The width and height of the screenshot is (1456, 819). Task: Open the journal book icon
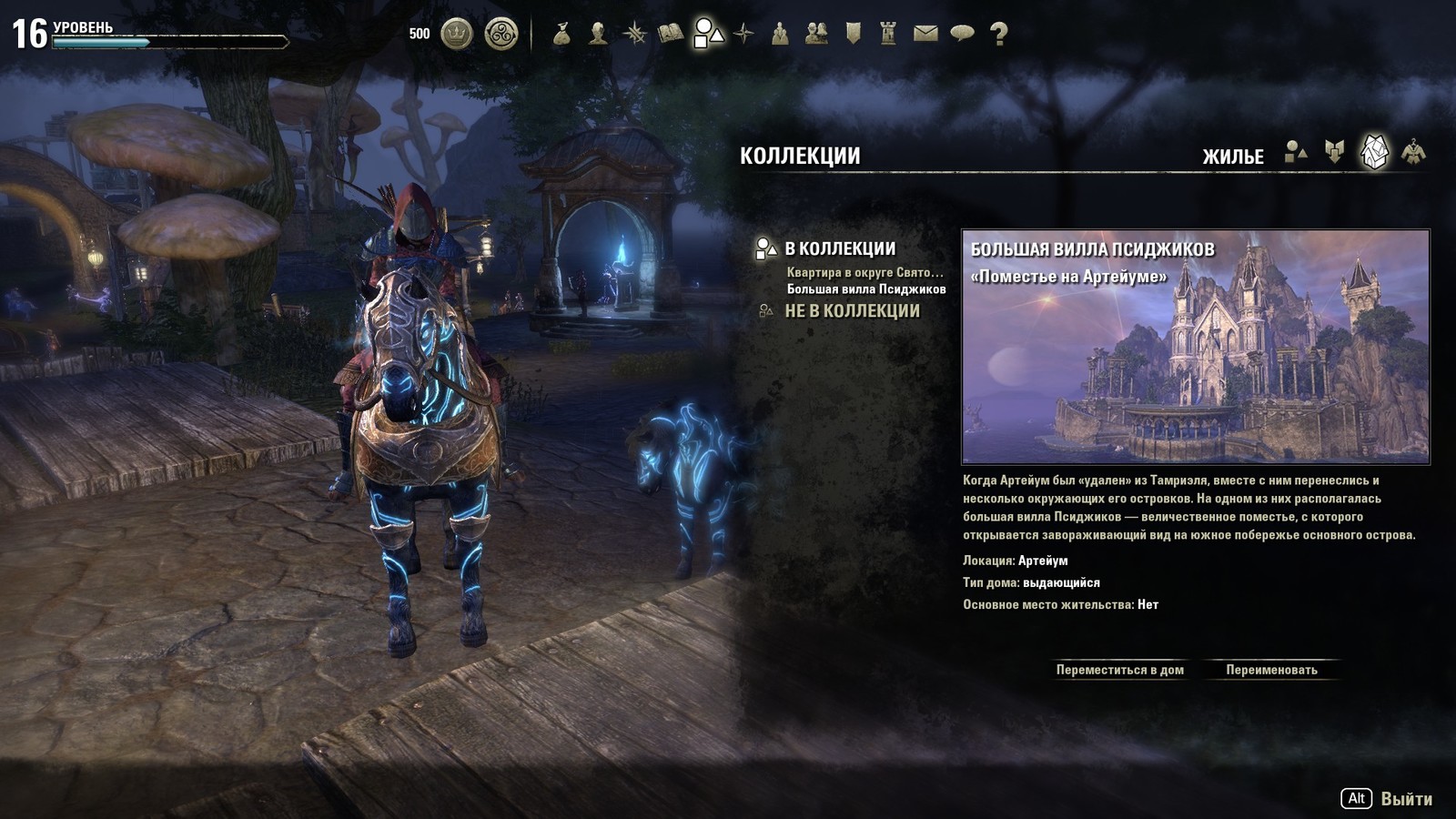[671, 35]
